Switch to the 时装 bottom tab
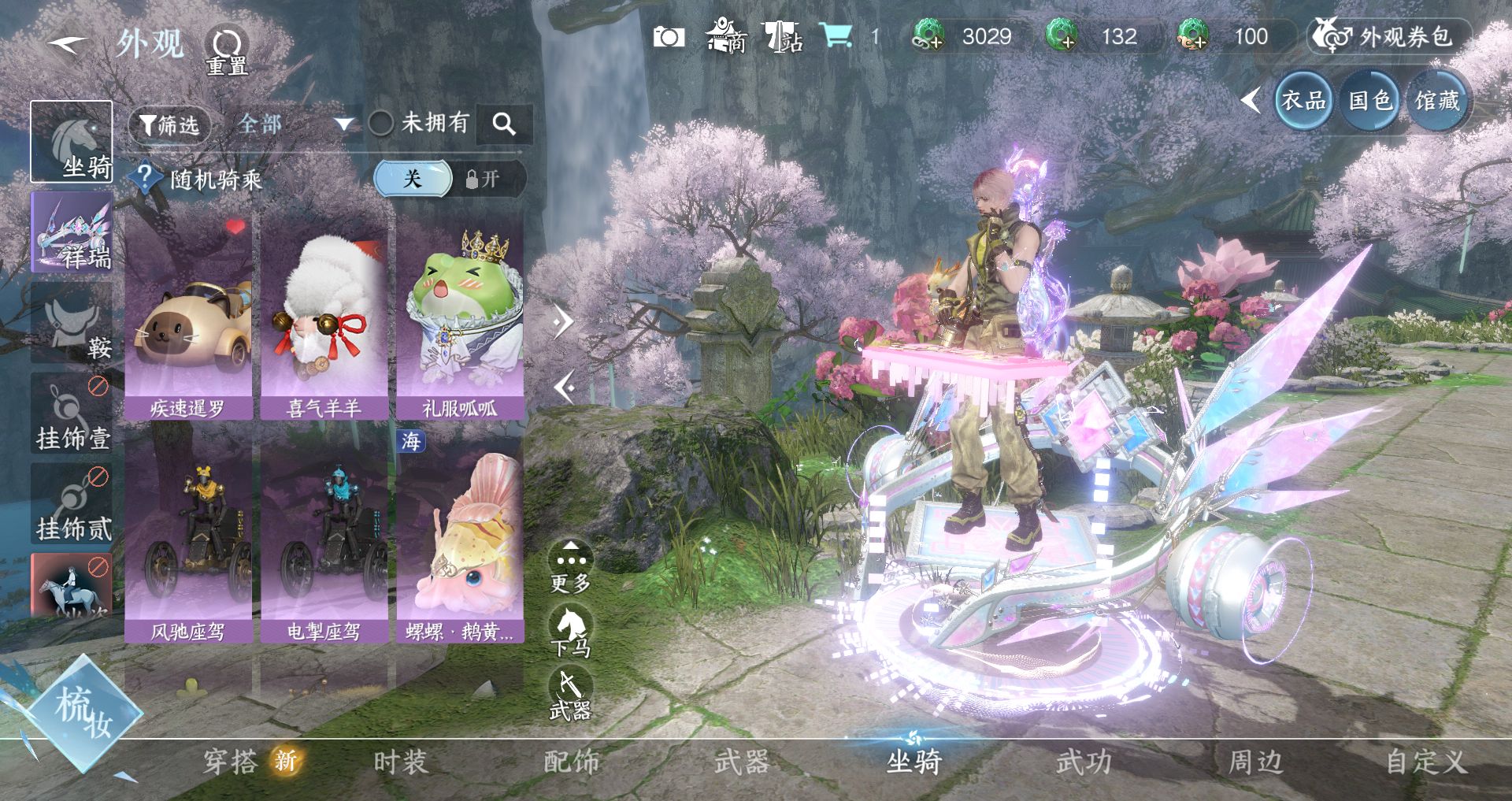Image resolution: width=1512 pixels, height=801 pixels. click(x=400, y=762)
